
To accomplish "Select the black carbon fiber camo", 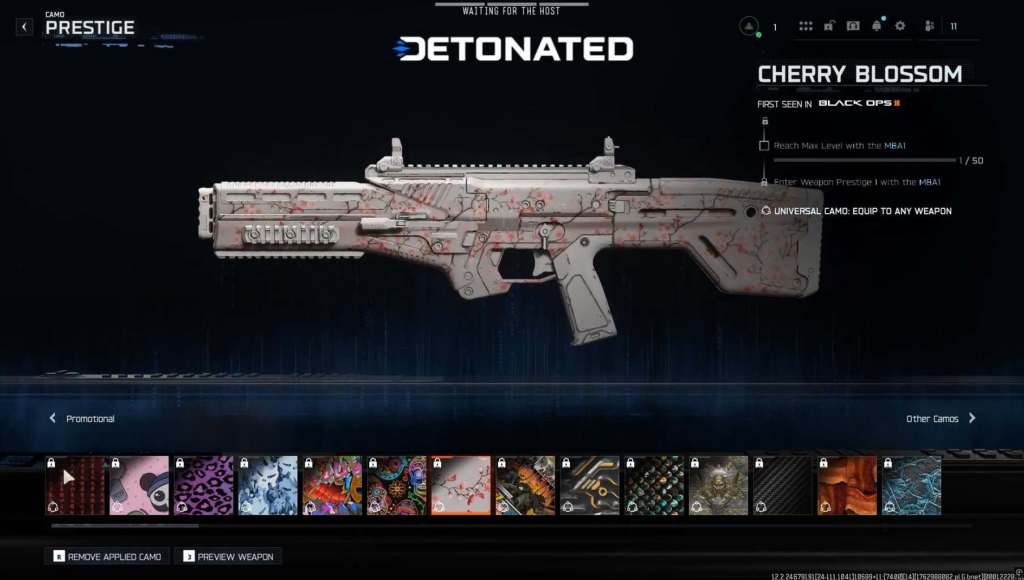I will (782, 486).
